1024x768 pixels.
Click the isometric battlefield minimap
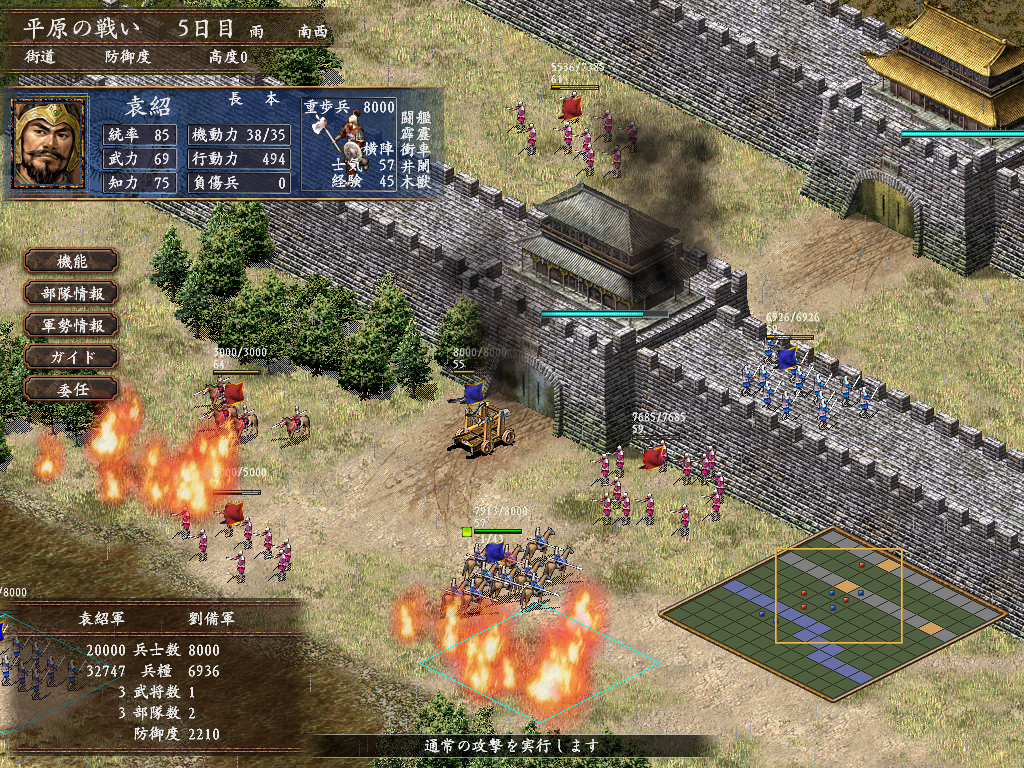coord(832,612)
